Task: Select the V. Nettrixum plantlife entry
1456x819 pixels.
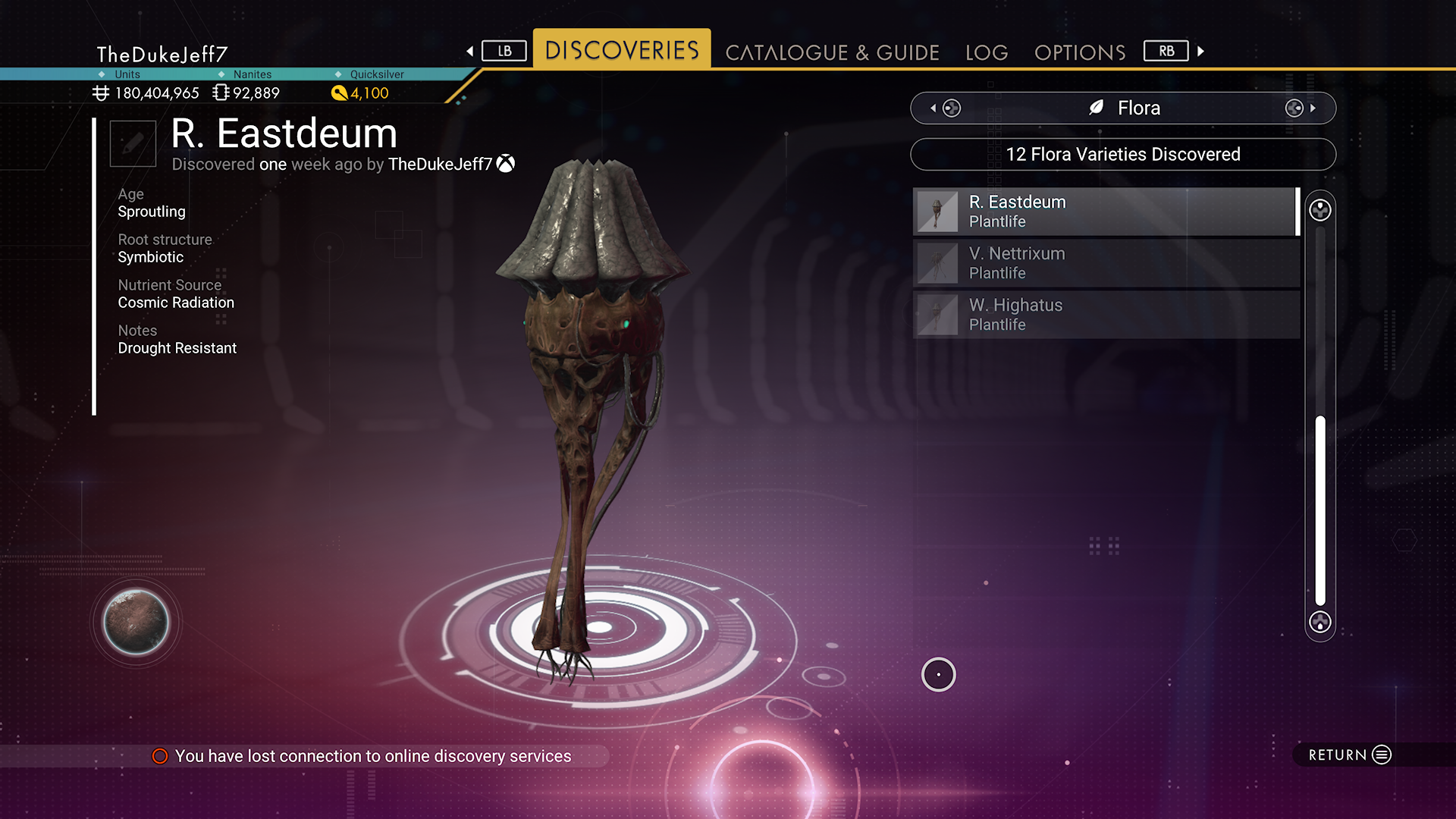Action: click(x=1106, y=263)
